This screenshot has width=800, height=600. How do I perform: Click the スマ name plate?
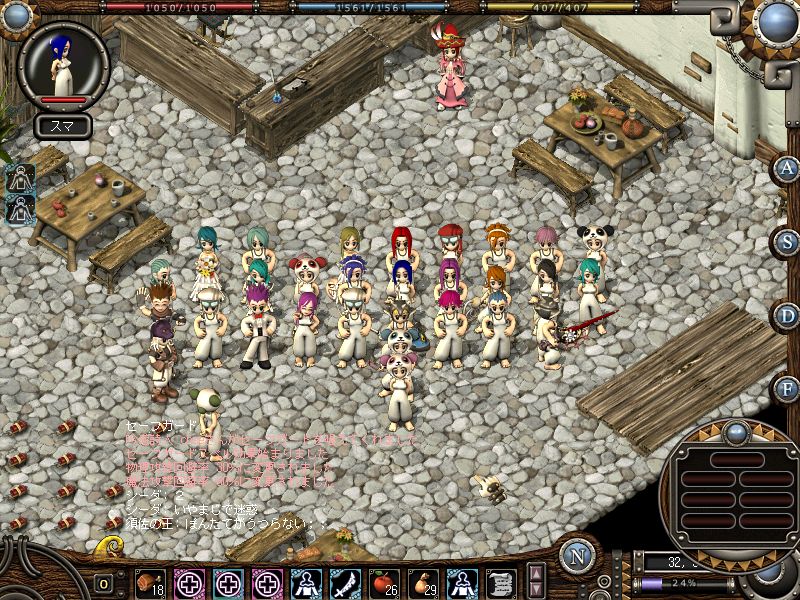tap(63, 127)
